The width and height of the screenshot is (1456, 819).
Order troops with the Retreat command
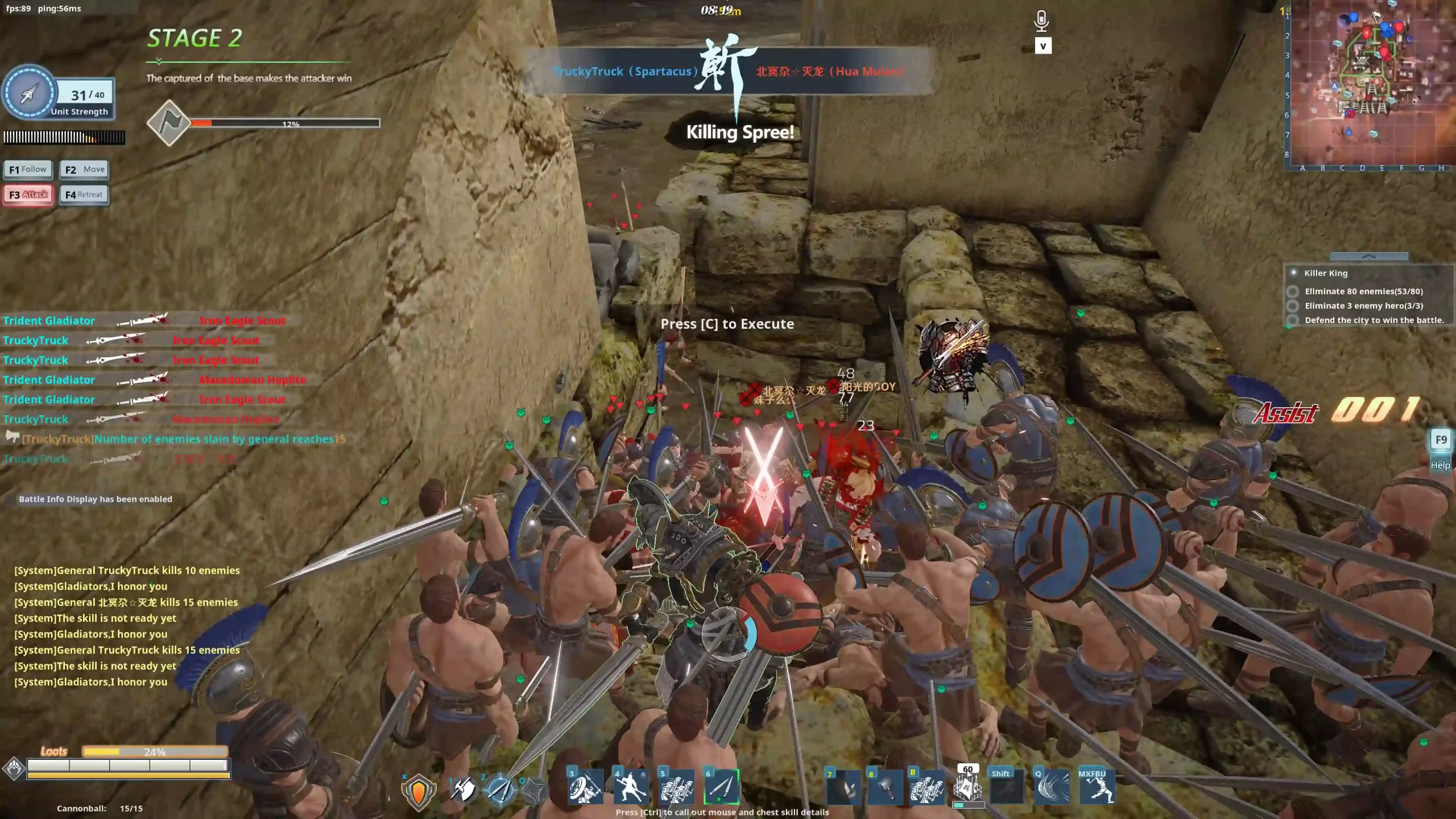pos(84,195)
